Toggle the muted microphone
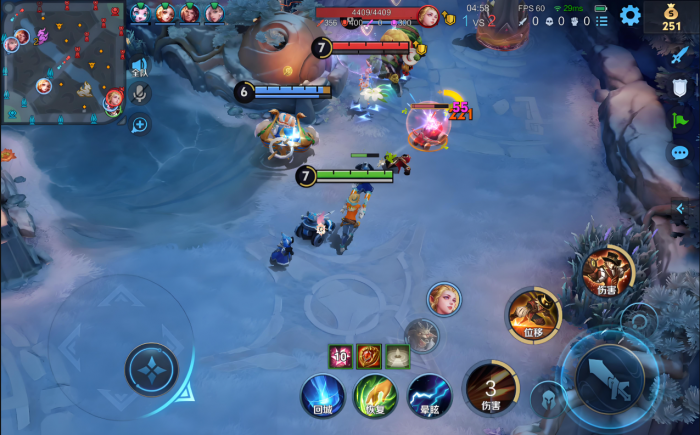The width and height of the screenshot is (700, 435). tap(140, 94)
